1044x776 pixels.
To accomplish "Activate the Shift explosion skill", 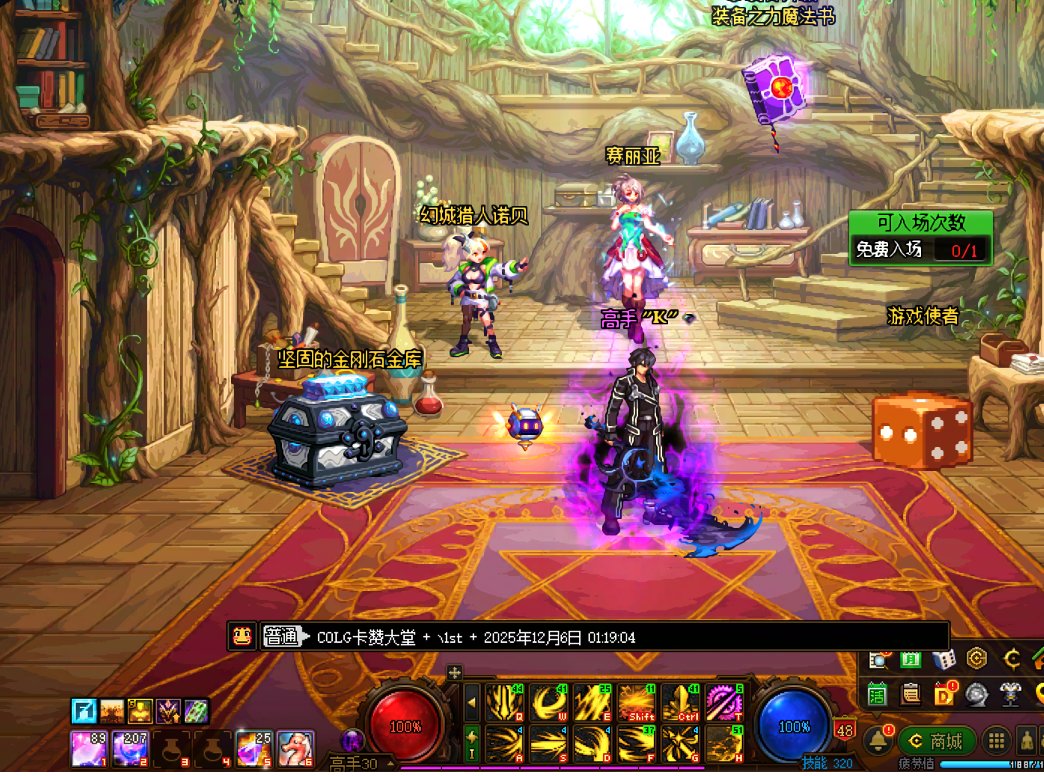I will (x=637, y=703).
